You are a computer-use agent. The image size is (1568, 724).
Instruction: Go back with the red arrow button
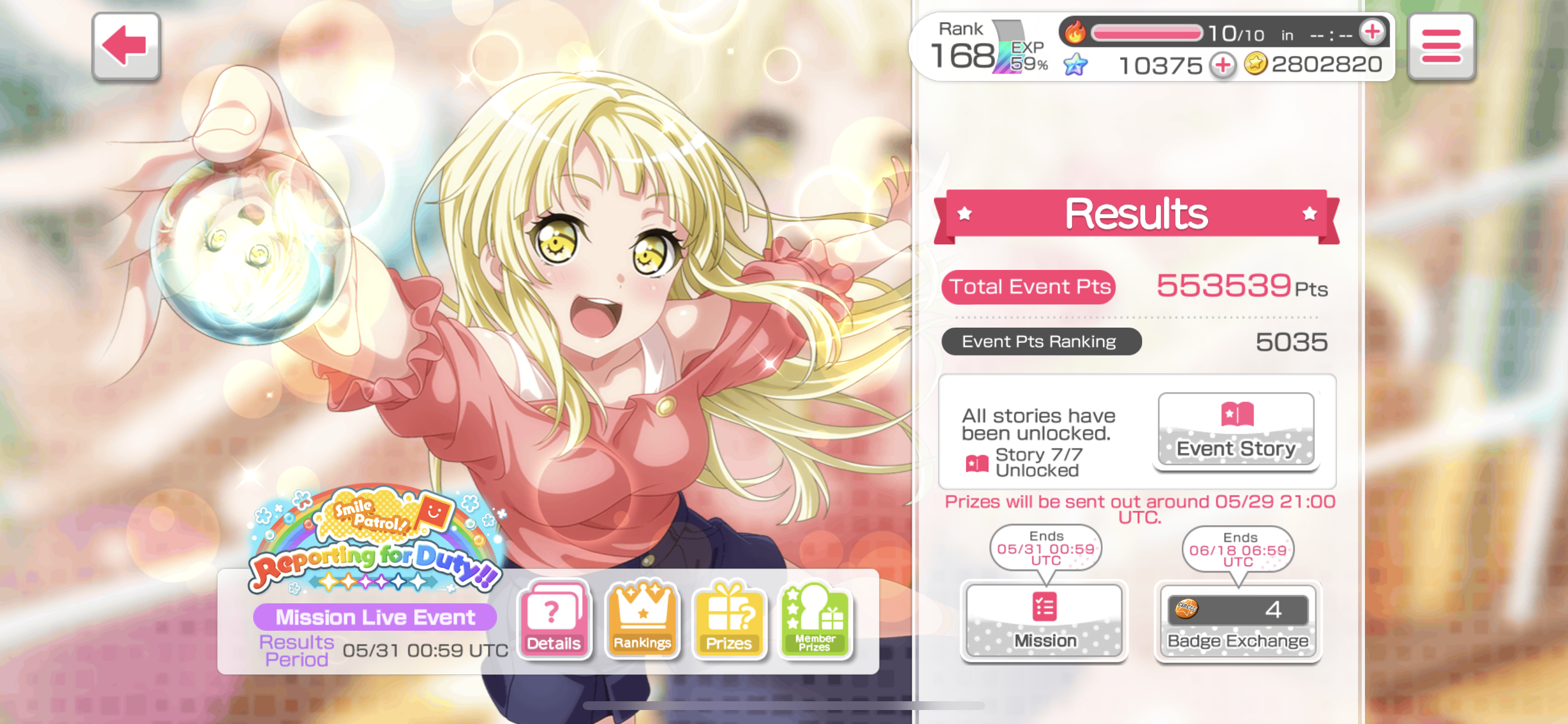pyautogui.click(x=126, y=46)
